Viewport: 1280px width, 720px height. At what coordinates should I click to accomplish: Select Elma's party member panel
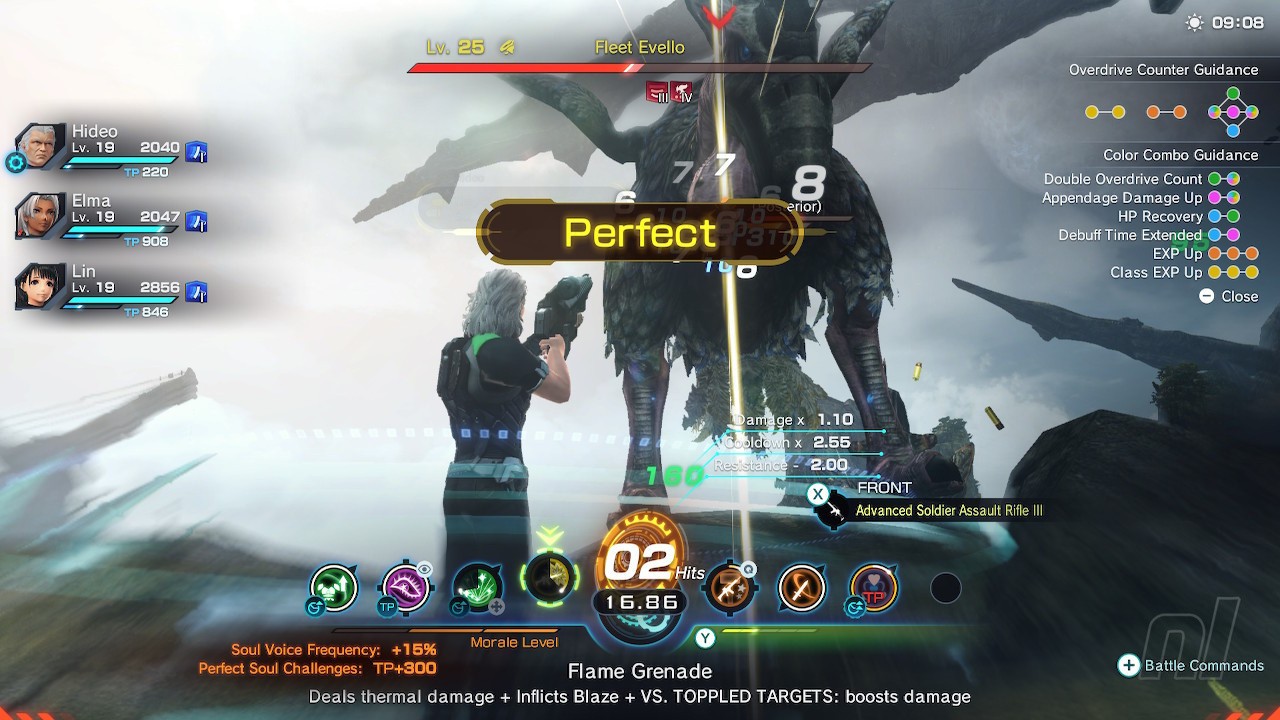pyautogui.click(x=110, y=219)
